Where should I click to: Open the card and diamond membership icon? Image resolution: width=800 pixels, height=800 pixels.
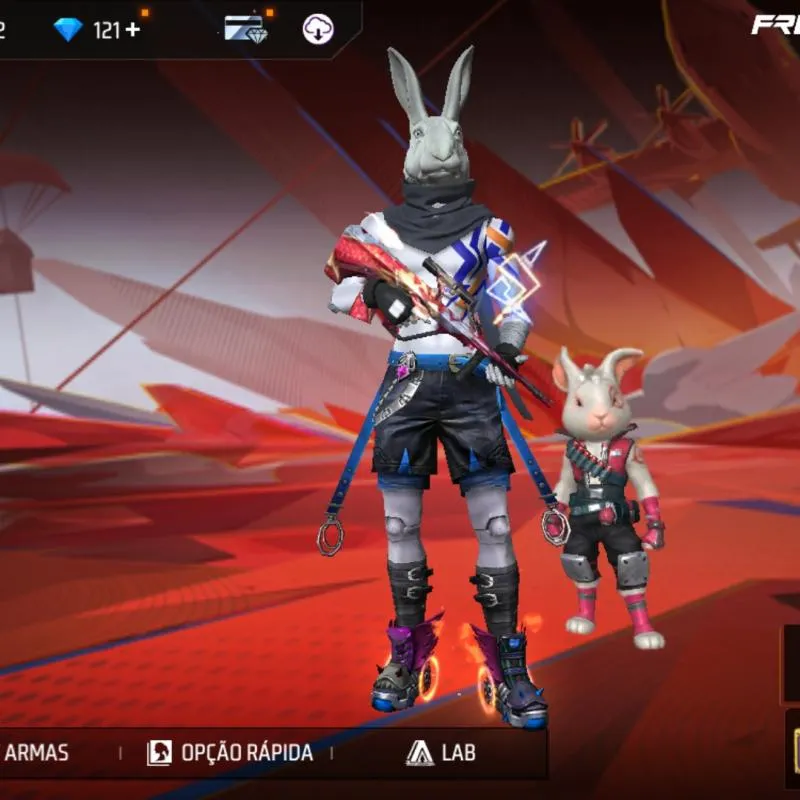[245, 29]
